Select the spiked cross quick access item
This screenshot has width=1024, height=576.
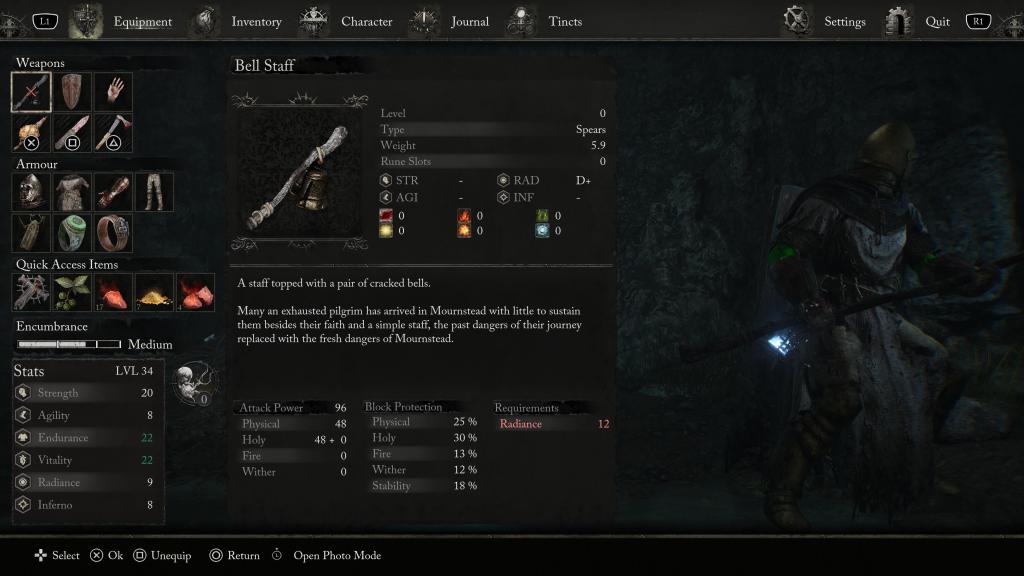click(x=31, y=292)
